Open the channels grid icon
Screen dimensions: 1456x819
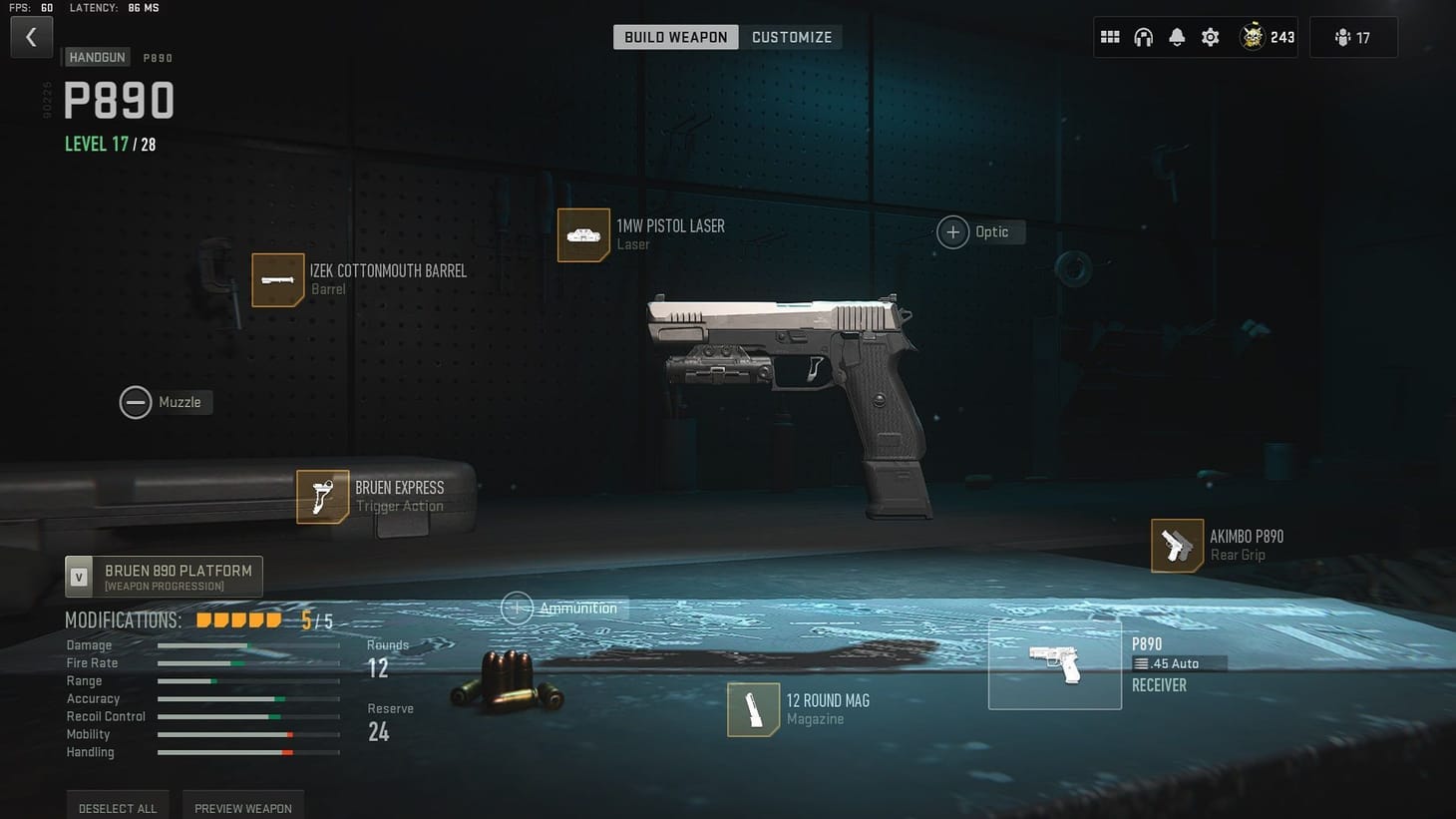coord(1109,36)
